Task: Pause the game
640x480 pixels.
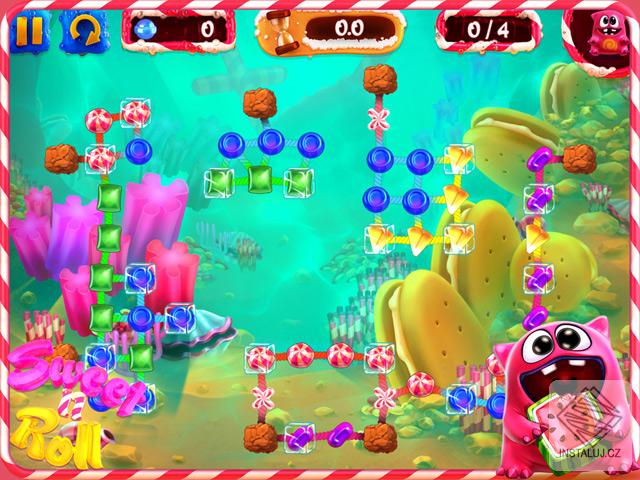Action: (30, 31)
